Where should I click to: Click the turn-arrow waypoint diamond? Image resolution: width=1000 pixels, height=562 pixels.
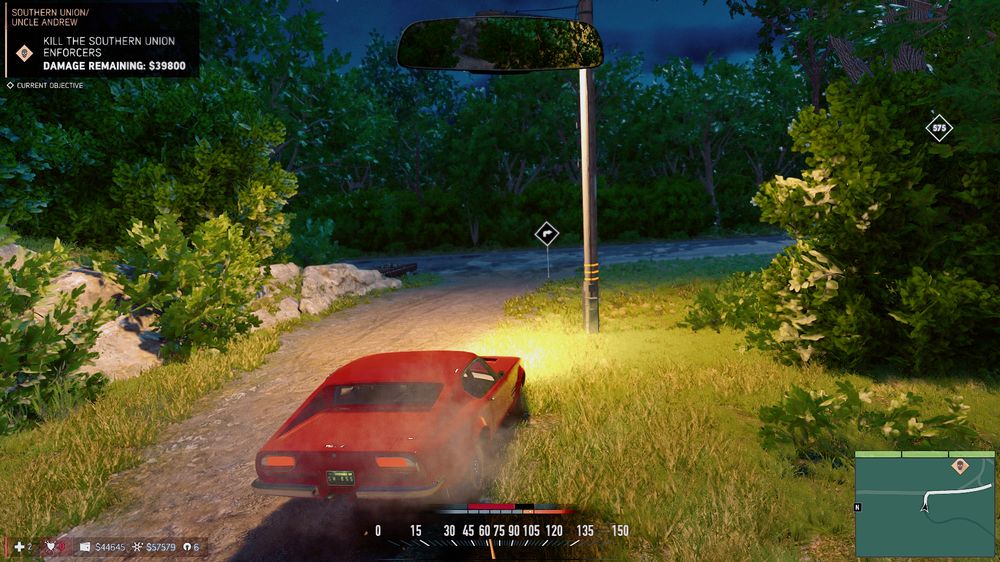[x=546, y=234]
